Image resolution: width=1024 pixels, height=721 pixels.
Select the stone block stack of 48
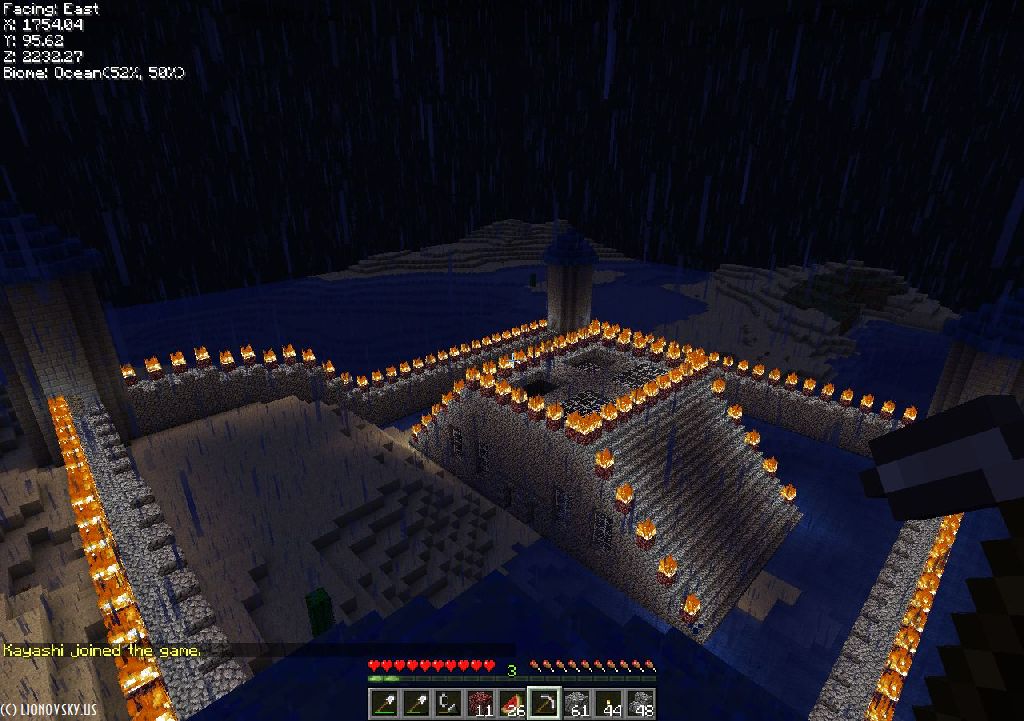[x=641, y=703]
